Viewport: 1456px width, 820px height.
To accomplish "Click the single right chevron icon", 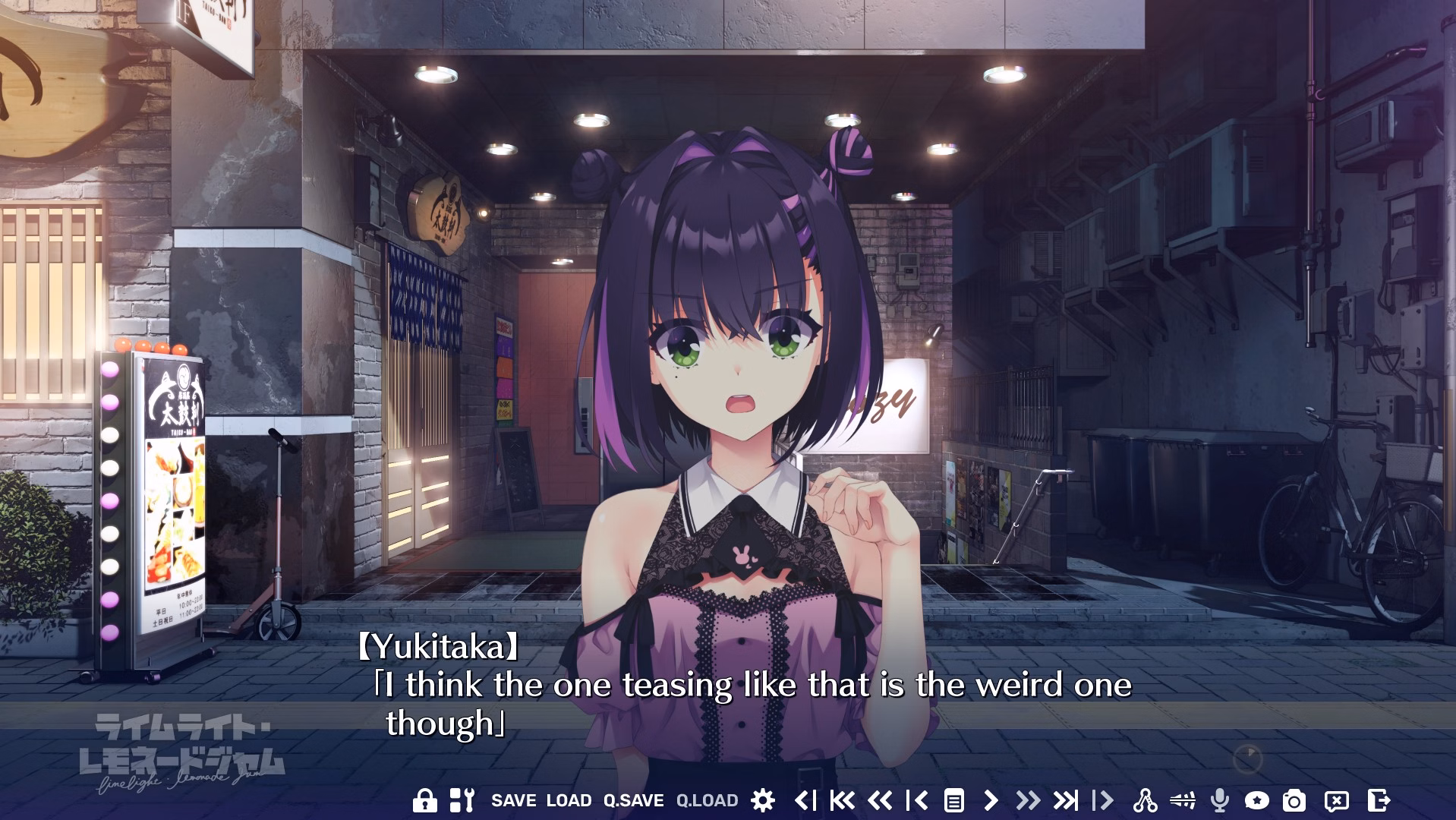I will point(991,800).
